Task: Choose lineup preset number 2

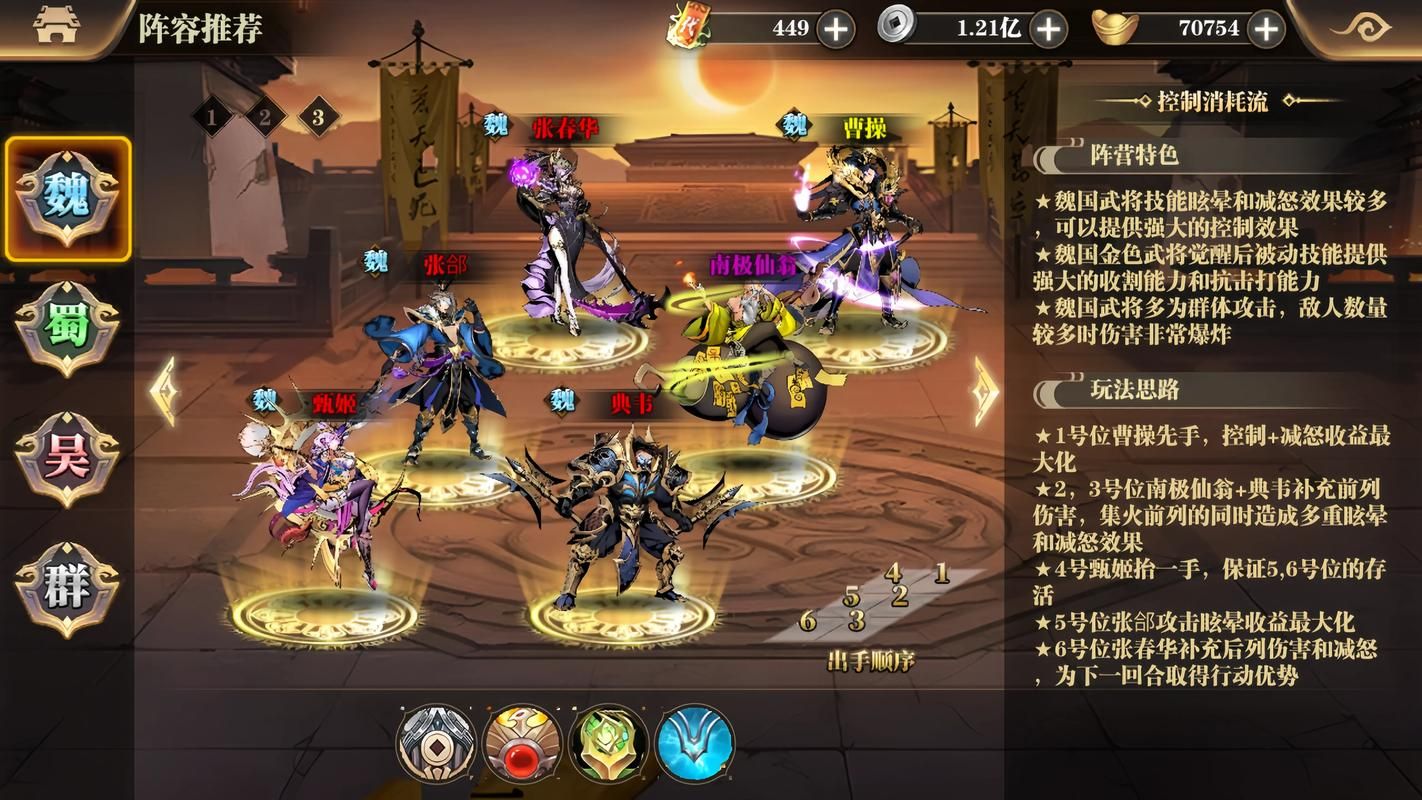Action: point(265,118)
